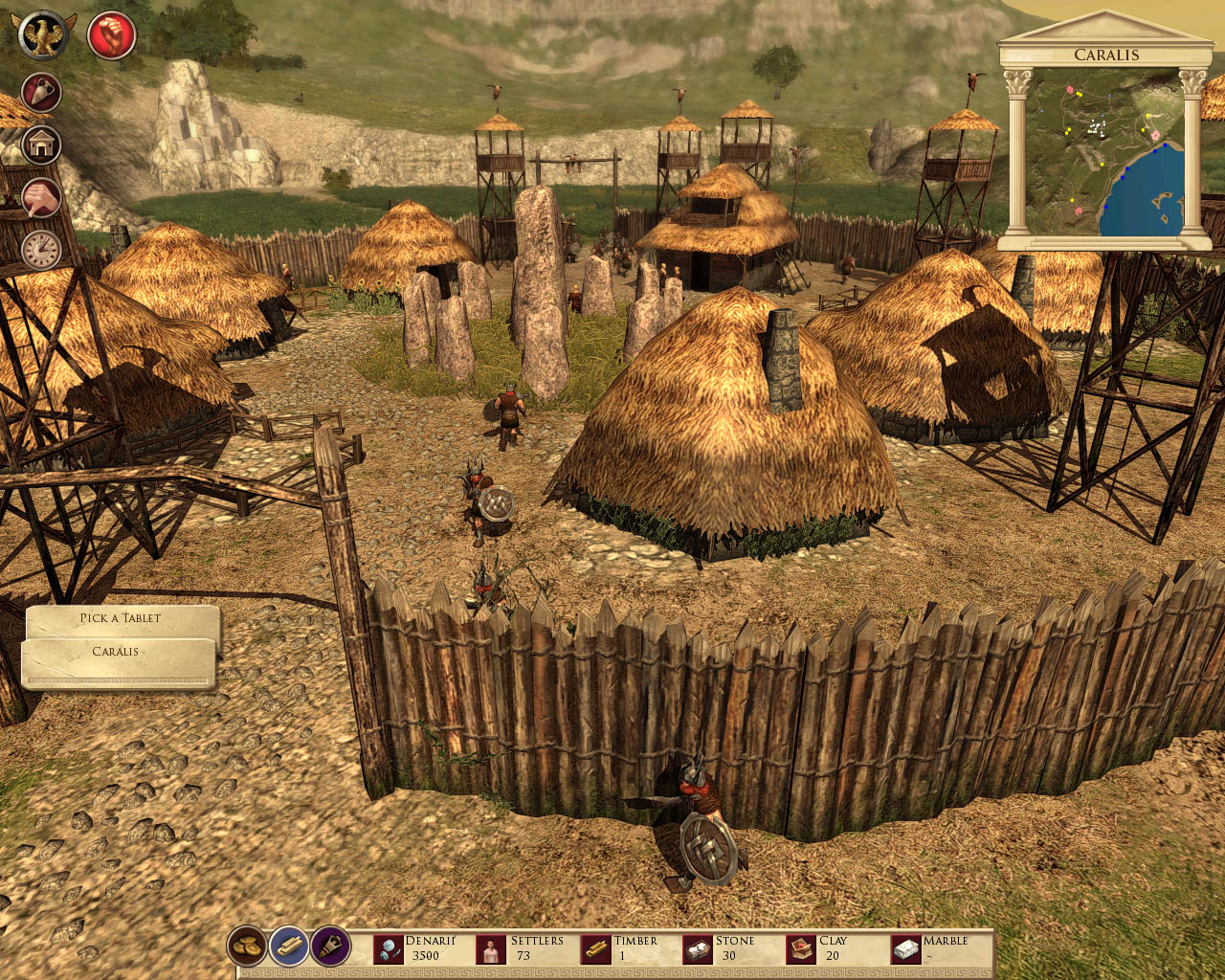
Task: Open the building construction menu
Action: 41,145
